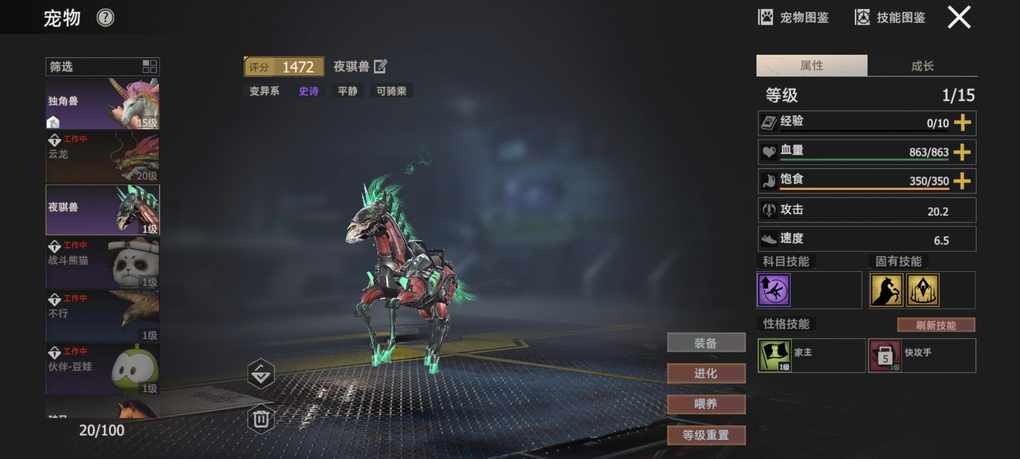Viewport: 1020px width, 459px height.
Task: Click the 喂养 feed button
Action: [x=706, y=404]
